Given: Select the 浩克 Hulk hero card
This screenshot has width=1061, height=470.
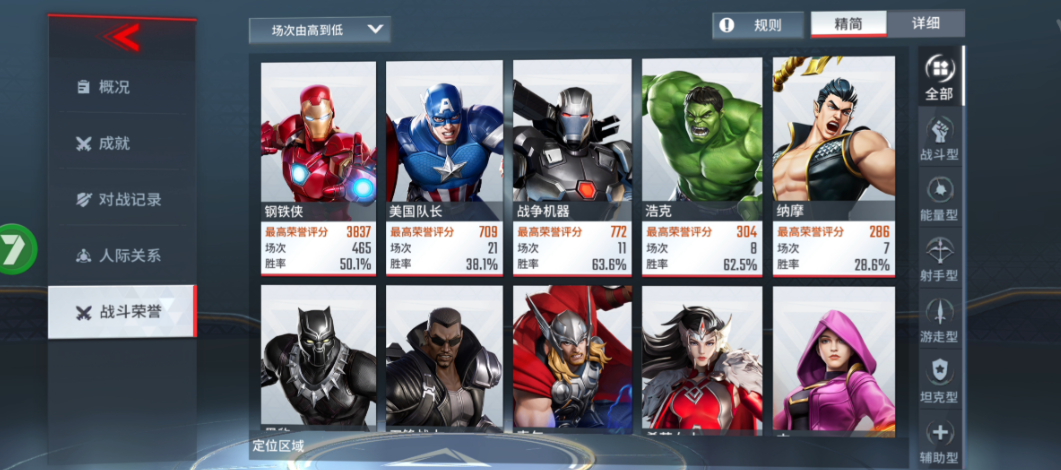Looking at the screenshot, I should tap(699, 167).
